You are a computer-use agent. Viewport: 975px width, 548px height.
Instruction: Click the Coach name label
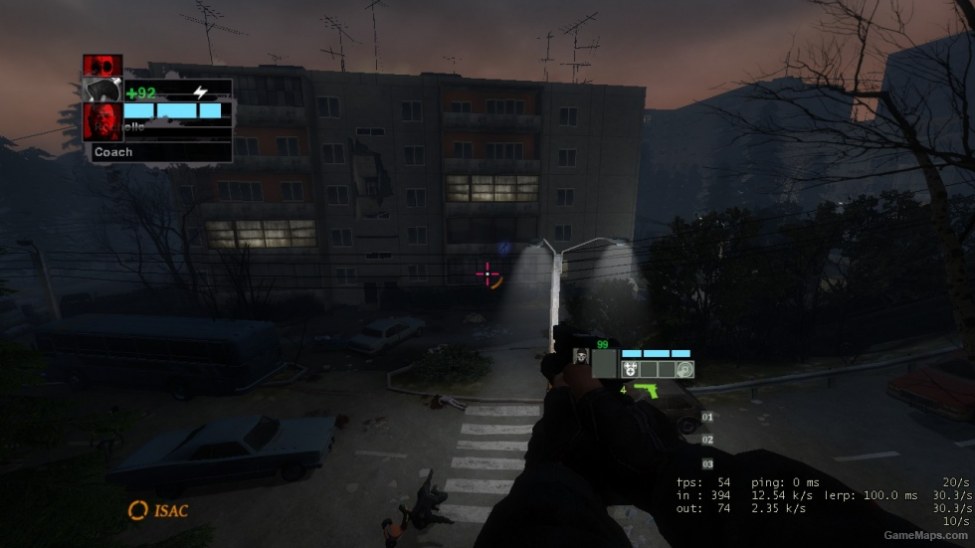113,152
